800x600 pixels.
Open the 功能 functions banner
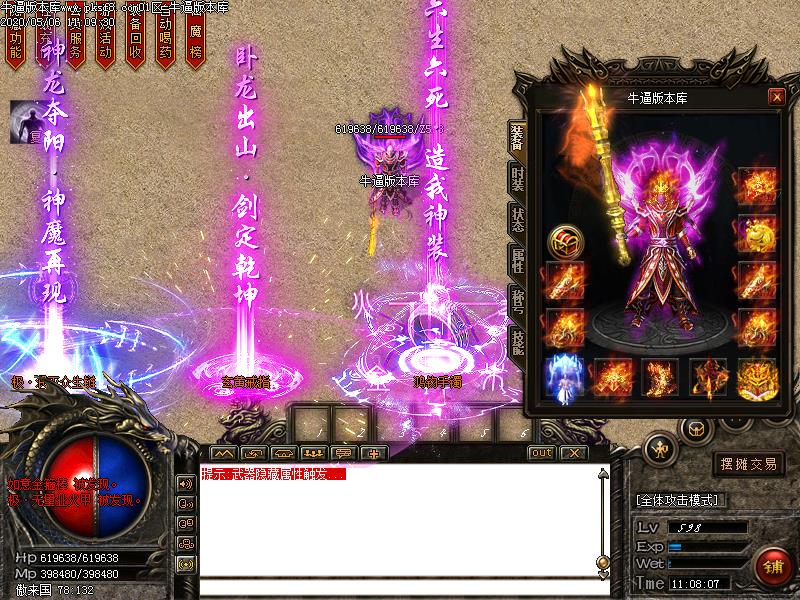[14, 45]
